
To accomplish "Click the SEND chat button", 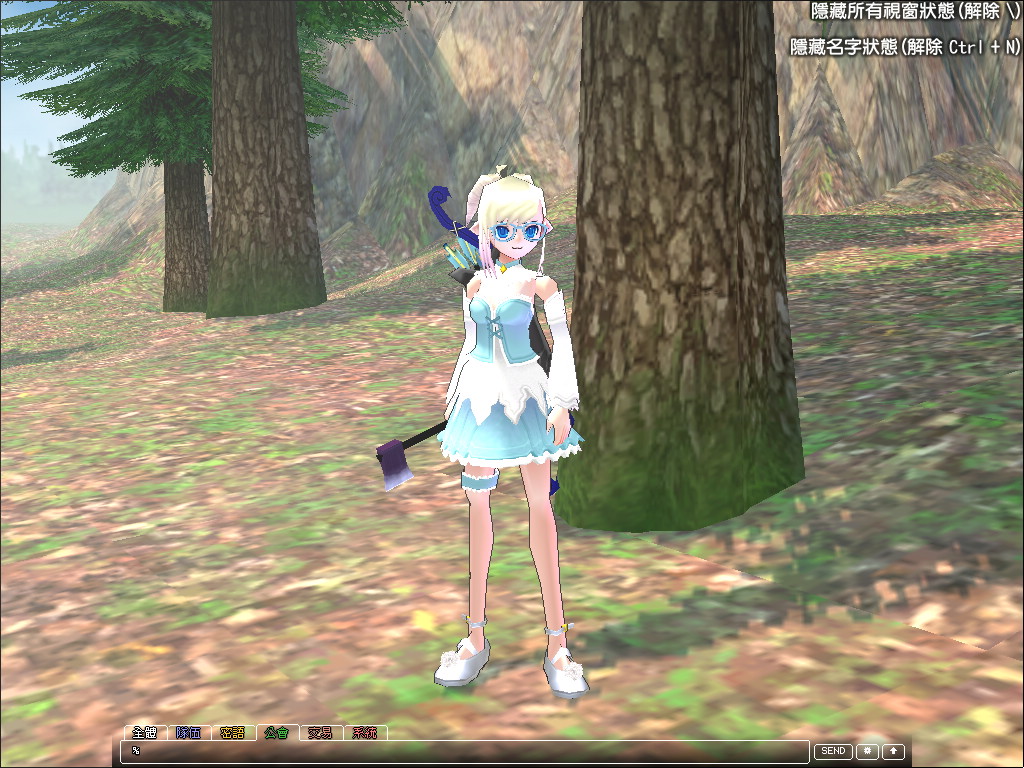I will click(833, 751).
